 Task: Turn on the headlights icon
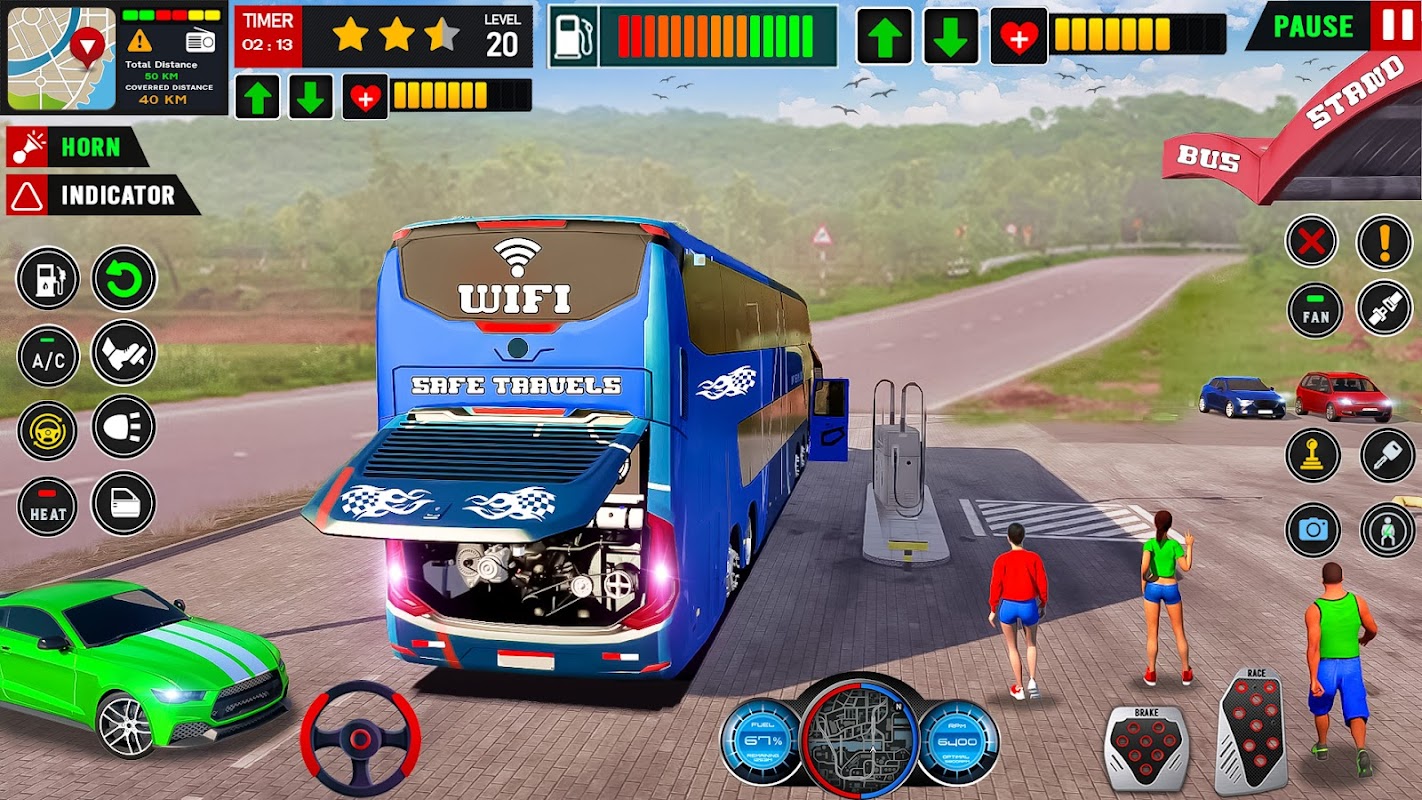point(124,427)
